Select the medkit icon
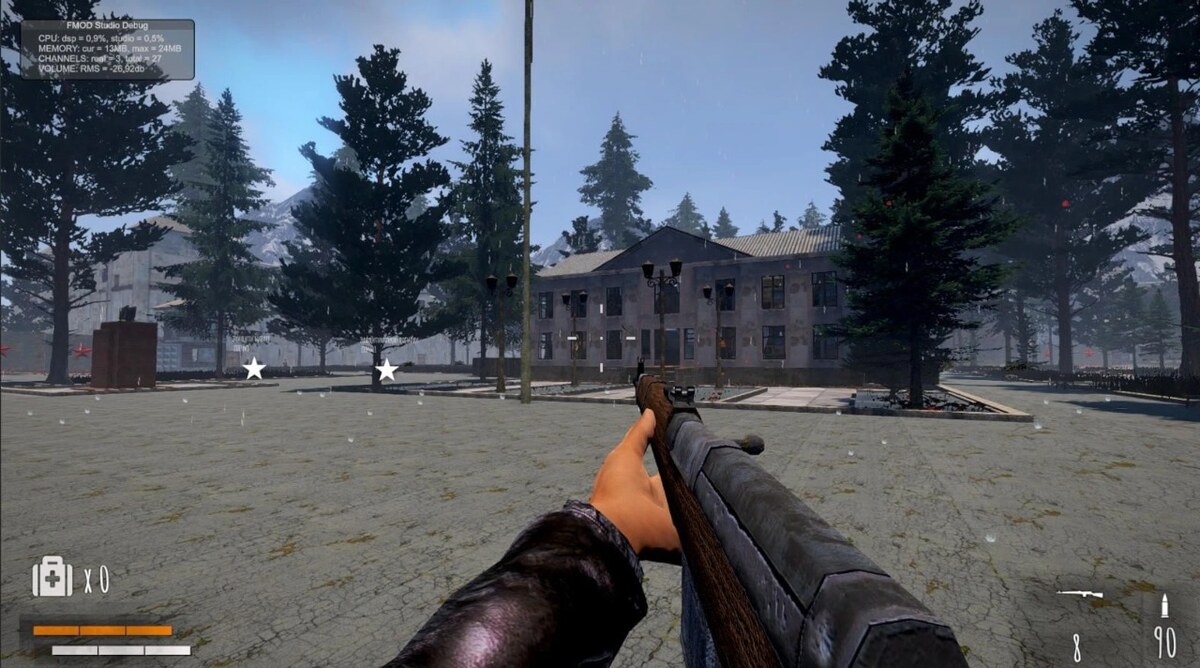This screenshot has height=668, width=1200. coord(52,577)
